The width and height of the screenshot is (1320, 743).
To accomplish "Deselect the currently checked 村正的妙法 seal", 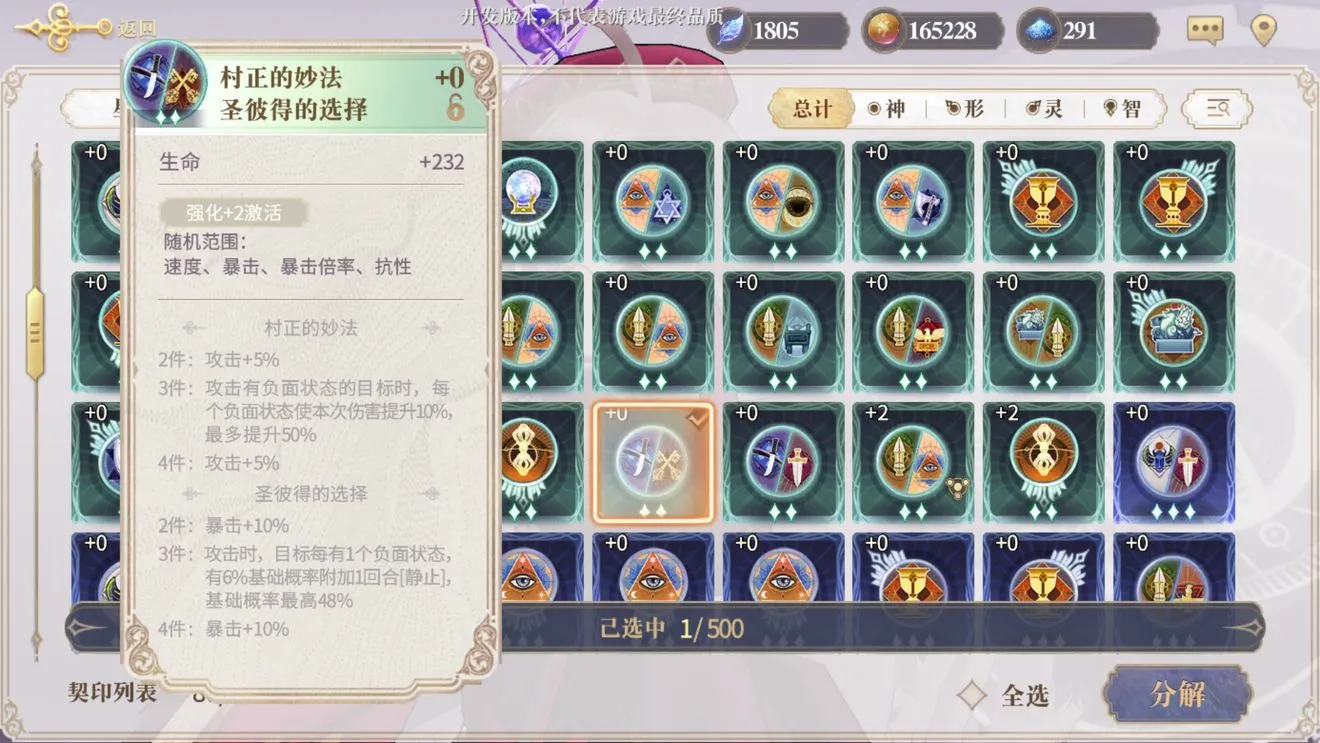I will 652,460.
